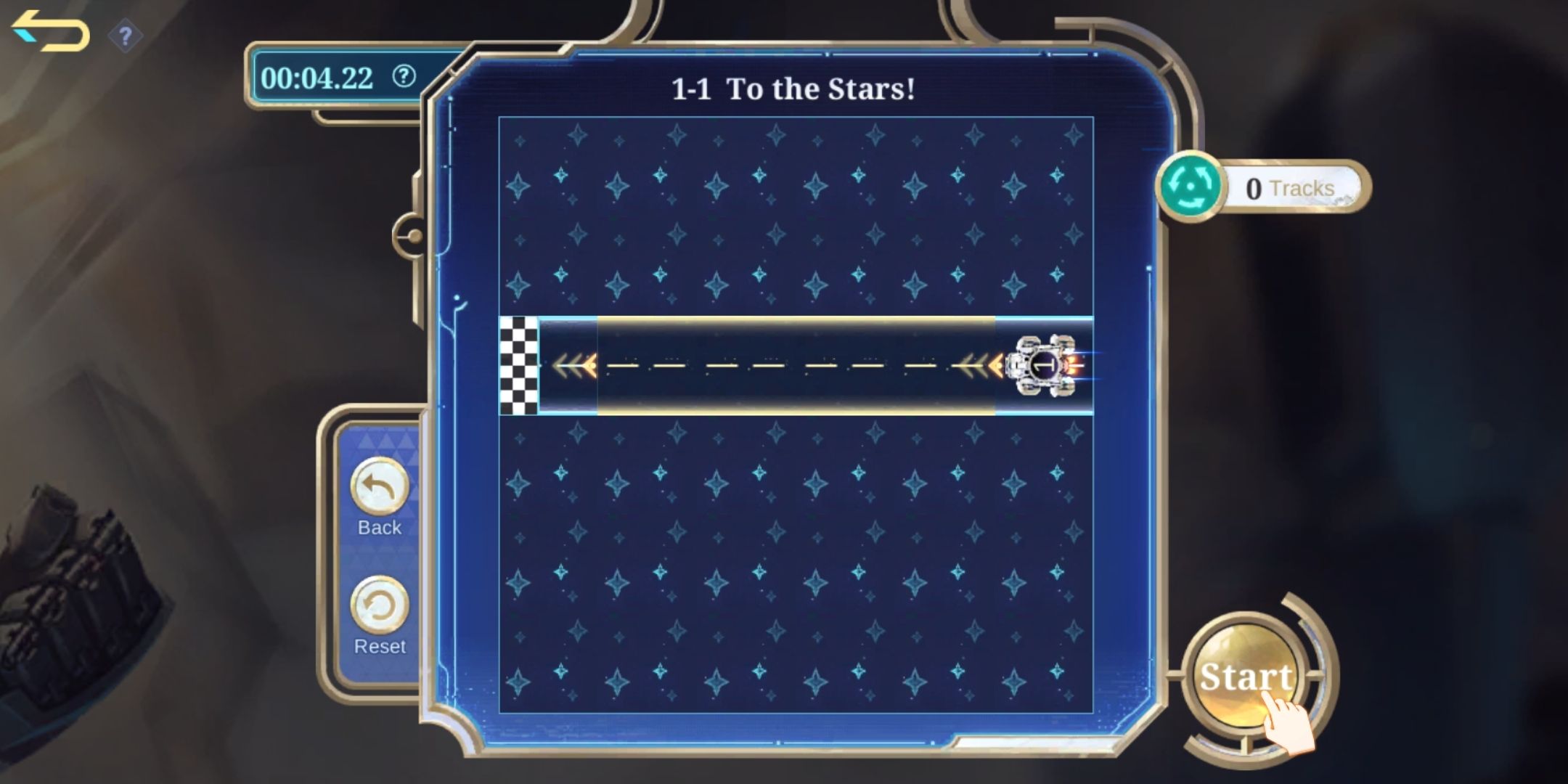Image resolution: width=1568 pixels, height=784 pixels.
Task: Click the yellow arrows near the finish line
Action: (573, 367)
